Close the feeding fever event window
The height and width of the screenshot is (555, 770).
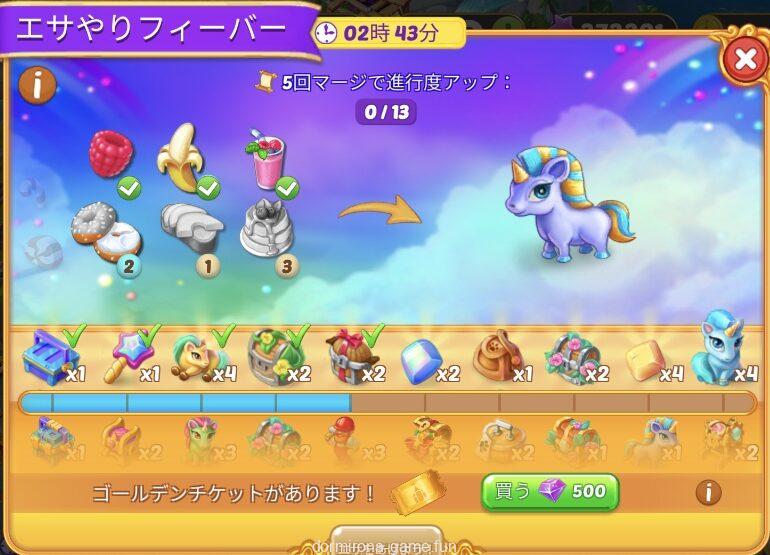(x=745, y=59)
